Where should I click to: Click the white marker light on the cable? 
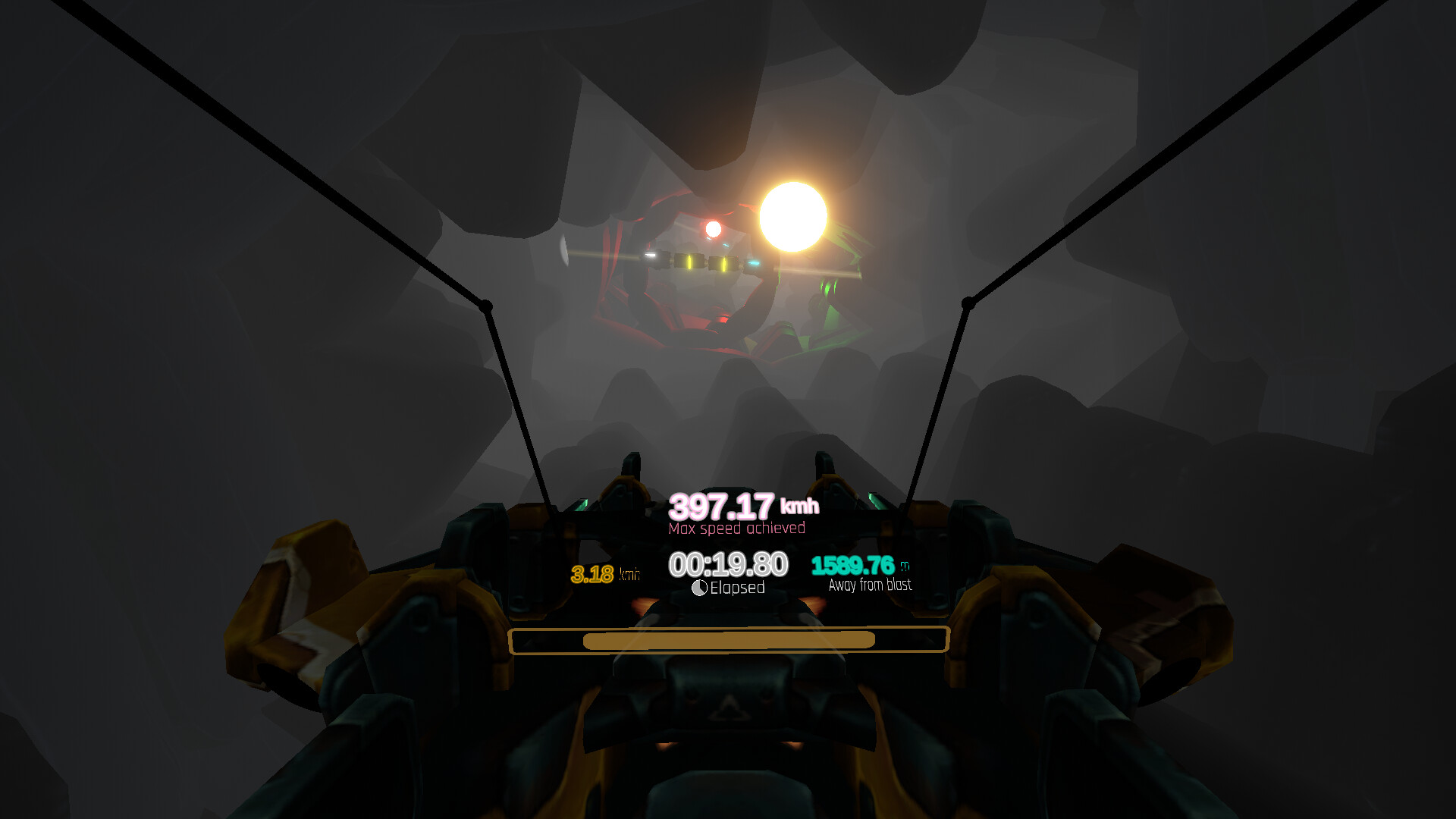[x=651, y=256]
